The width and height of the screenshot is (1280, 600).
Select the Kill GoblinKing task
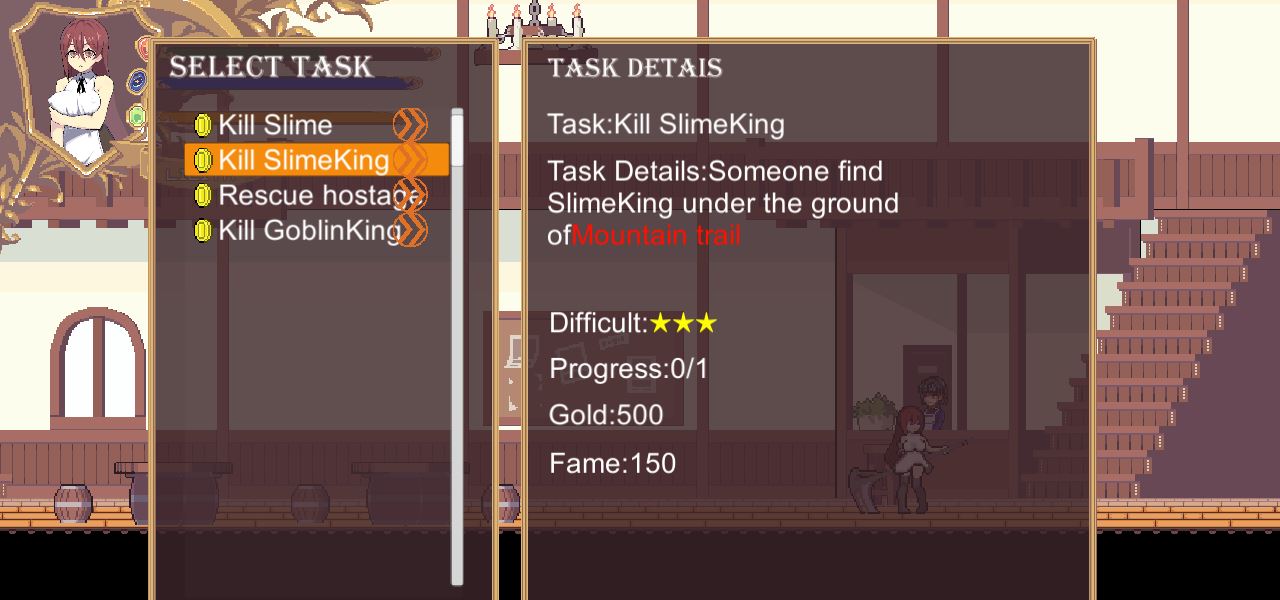point(310,230)
